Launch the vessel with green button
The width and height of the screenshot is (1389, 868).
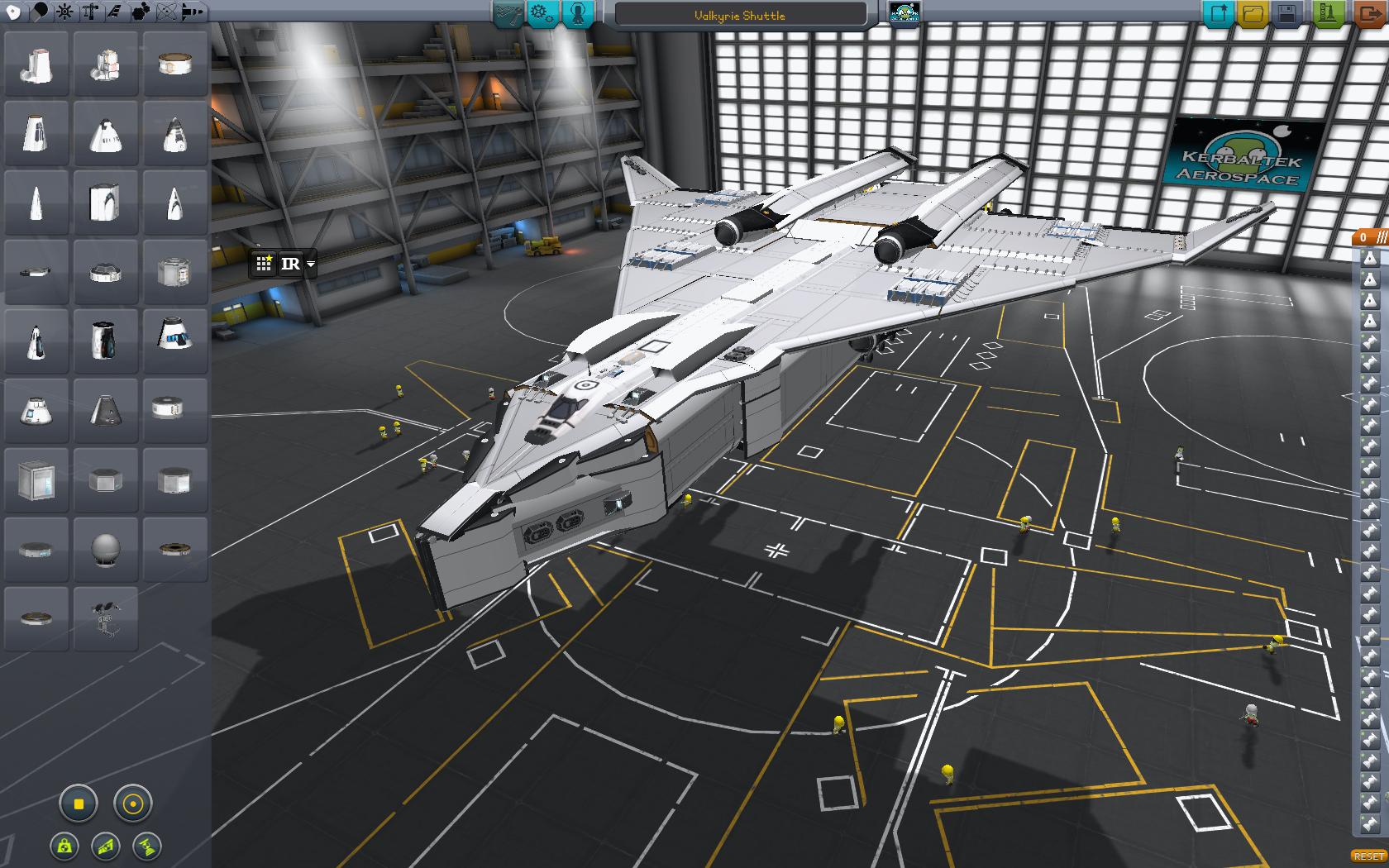coord(1328,14)
